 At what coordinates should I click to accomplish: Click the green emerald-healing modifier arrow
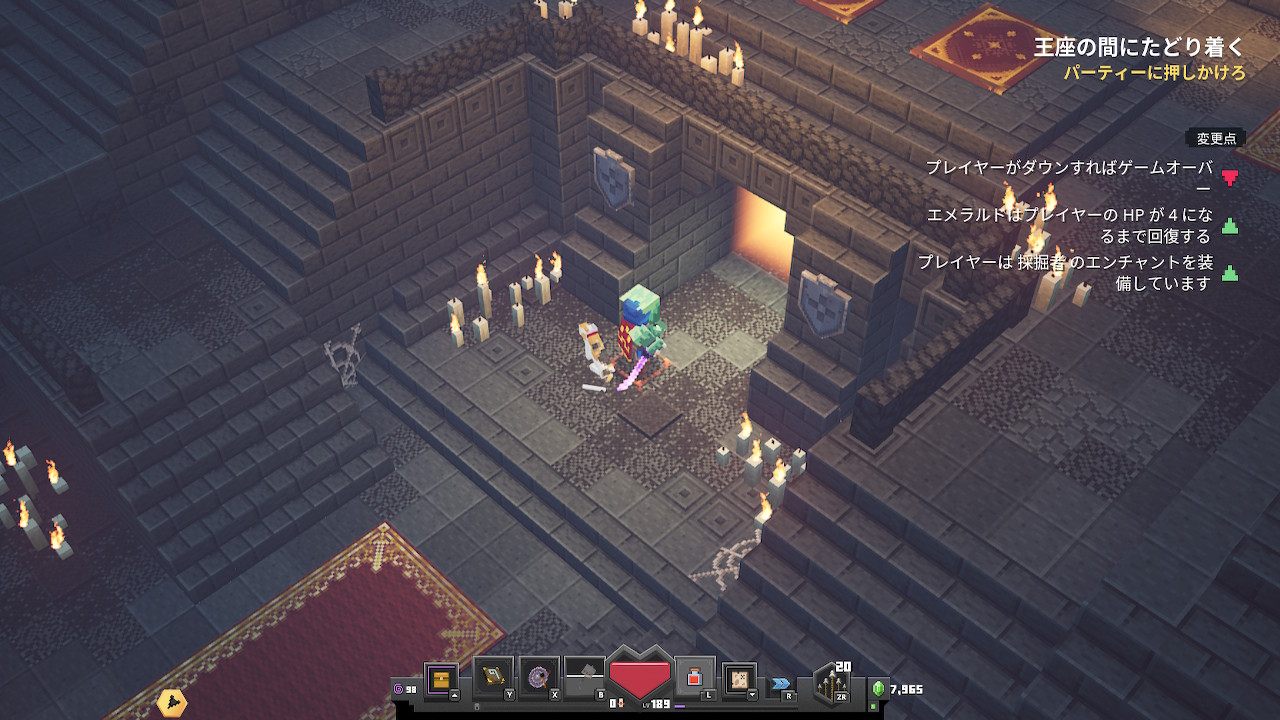1230,226
